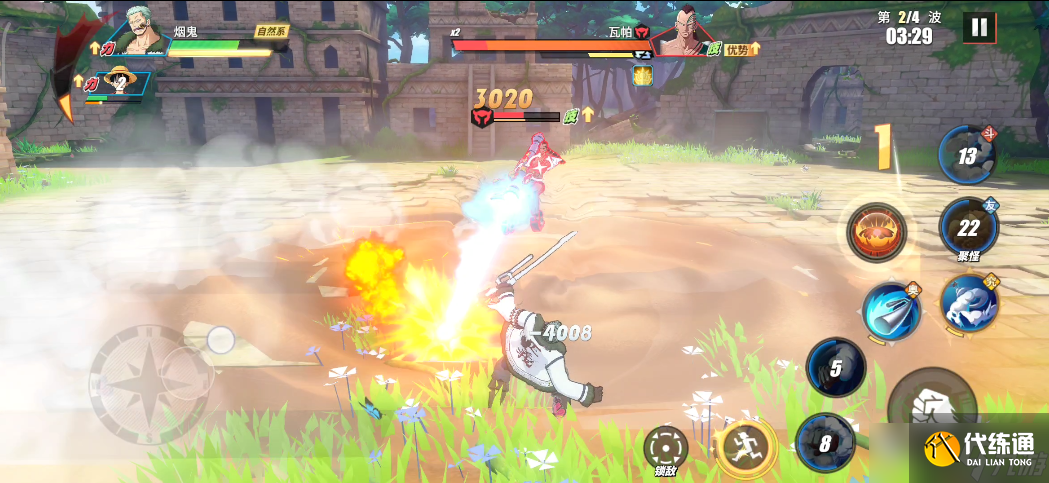The height and width of the screenshot is (483, 1049).
Task: Toggle the lock-on target (锁敌) button
Action: (x=665, y=446)
